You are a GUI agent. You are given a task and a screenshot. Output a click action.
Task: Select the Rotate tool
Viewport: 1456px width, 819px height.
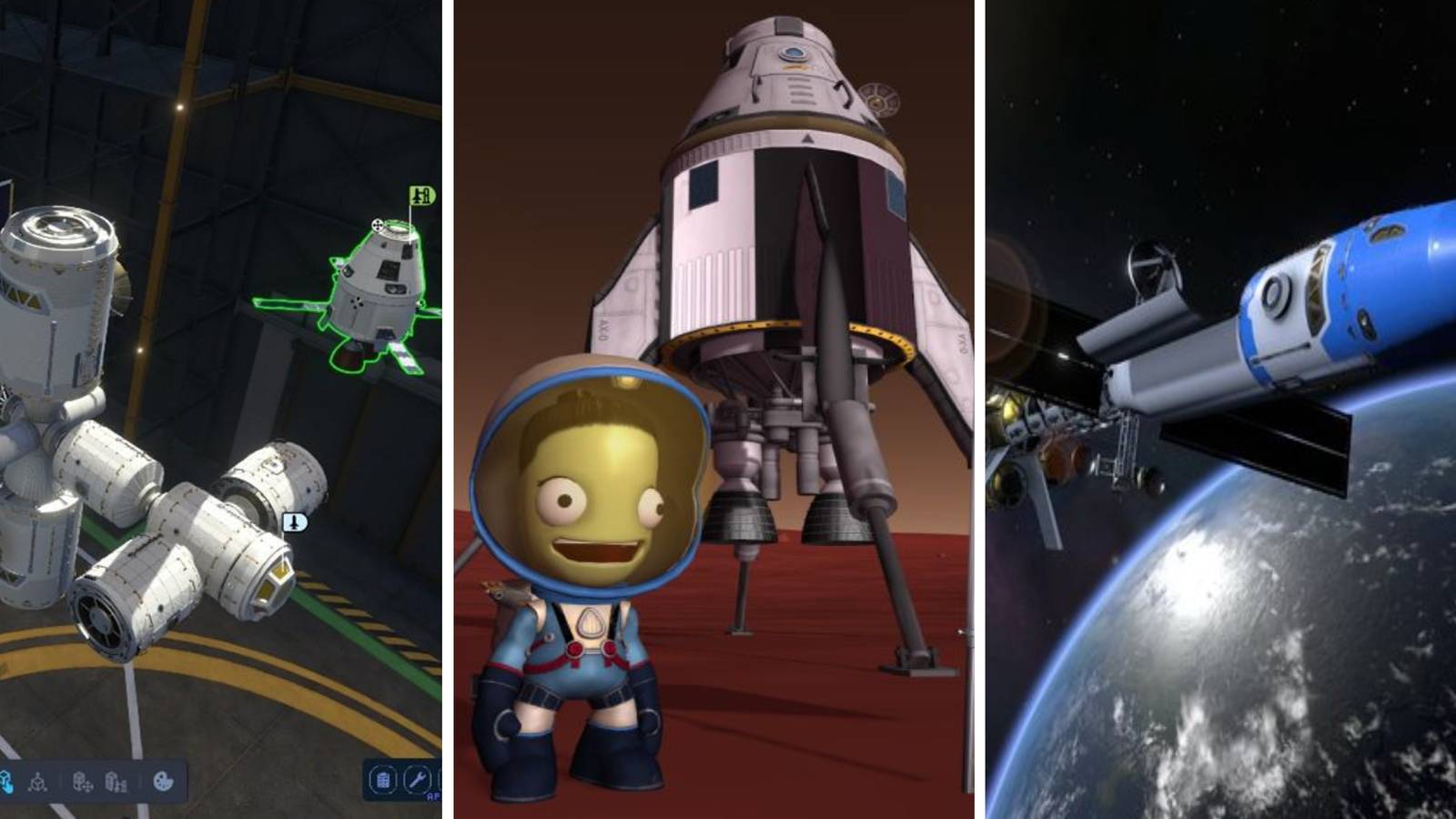point(38,784)
